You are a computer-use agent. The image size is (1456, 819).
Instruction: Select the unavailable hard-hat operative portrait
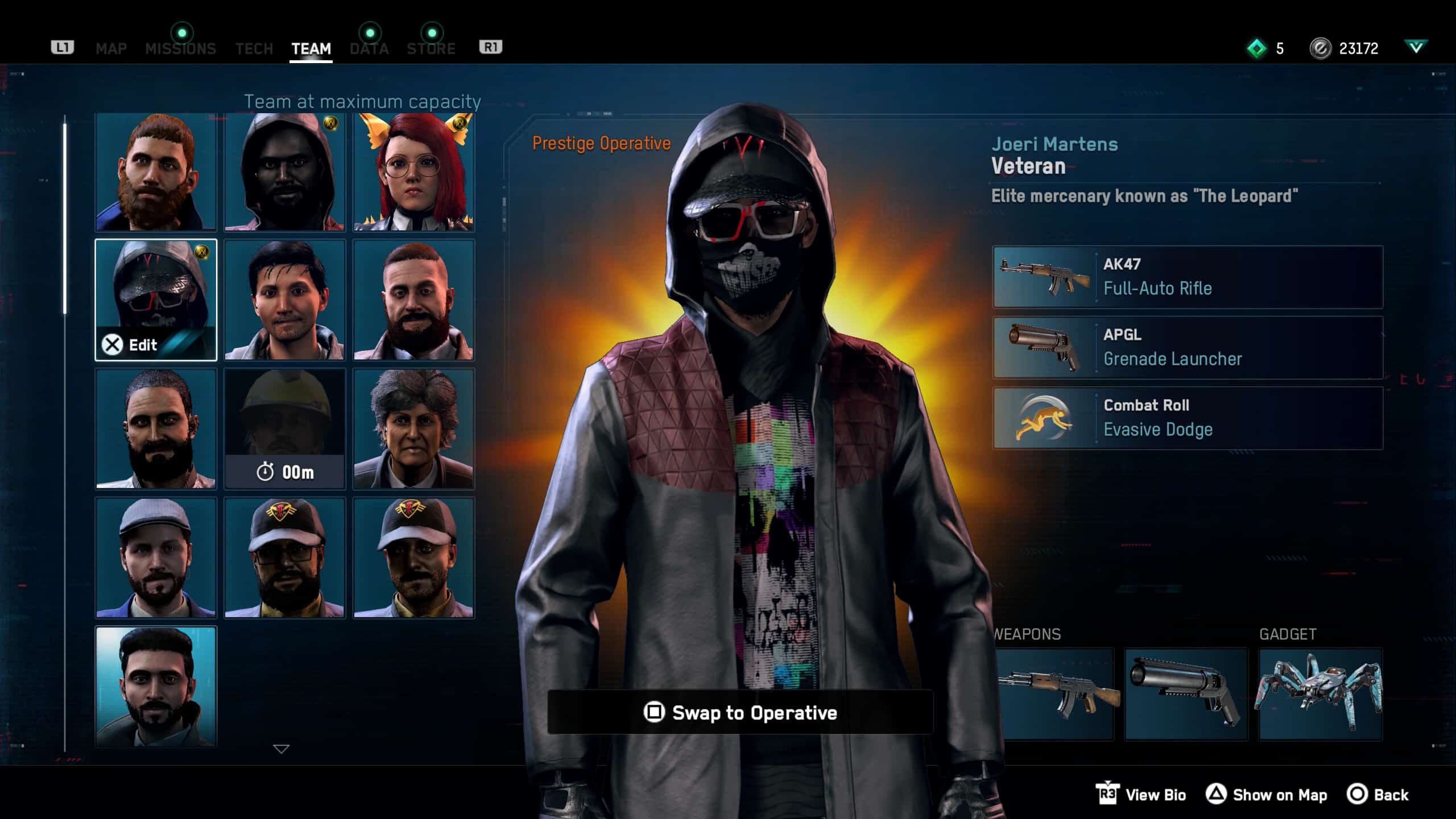click(284, 429)
